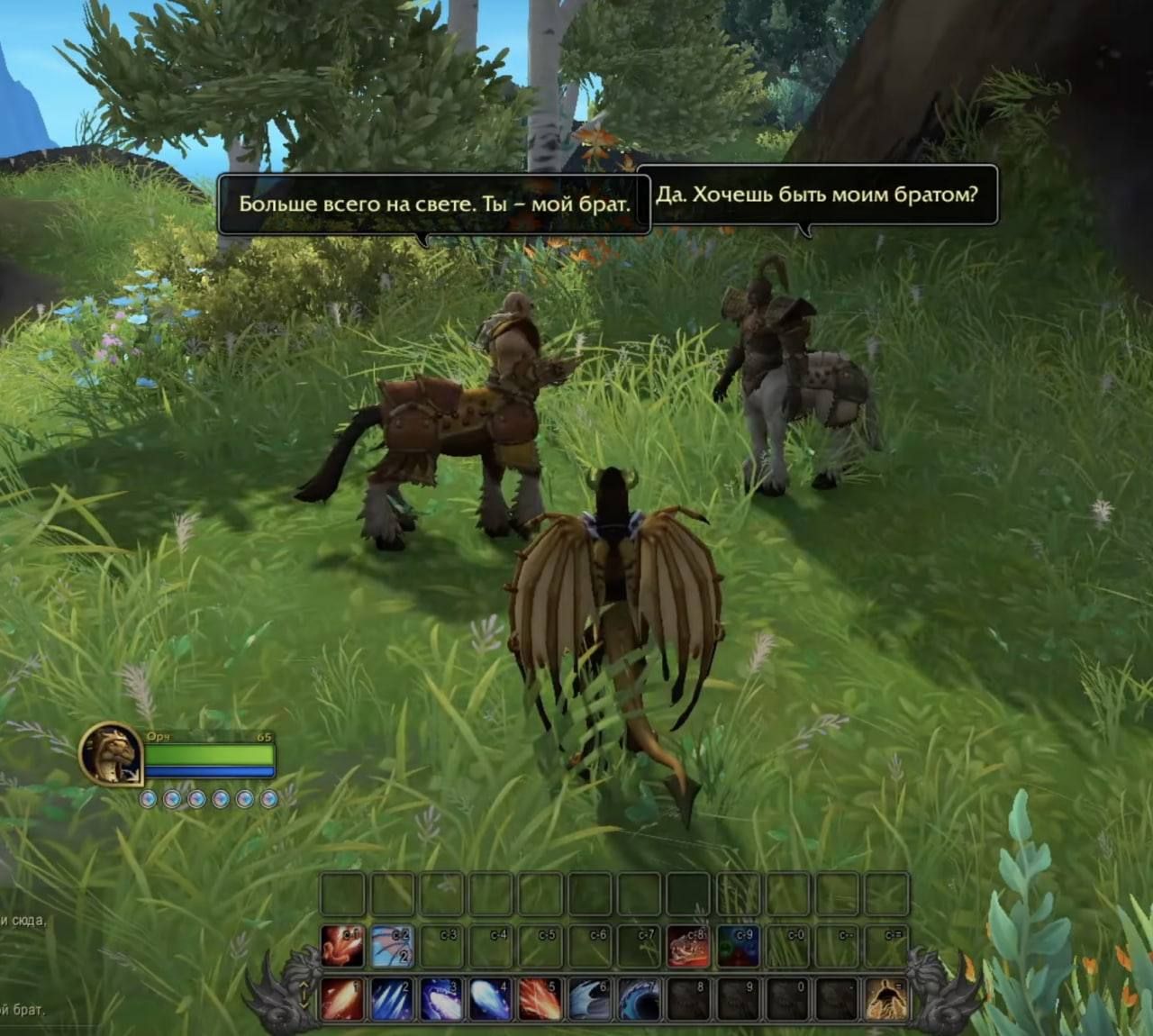
Task: Click the page-down arrow on the action bar
Action: tap(304, 1006)
